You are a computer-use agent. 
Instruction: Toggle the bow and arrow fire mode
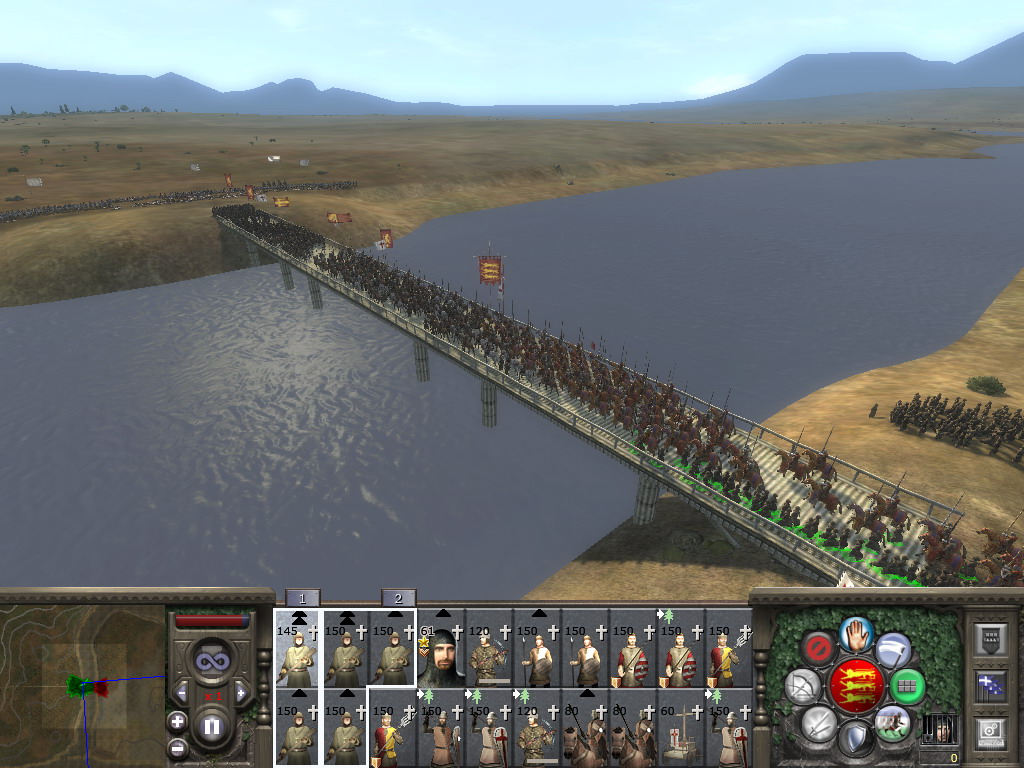[802, 686]
